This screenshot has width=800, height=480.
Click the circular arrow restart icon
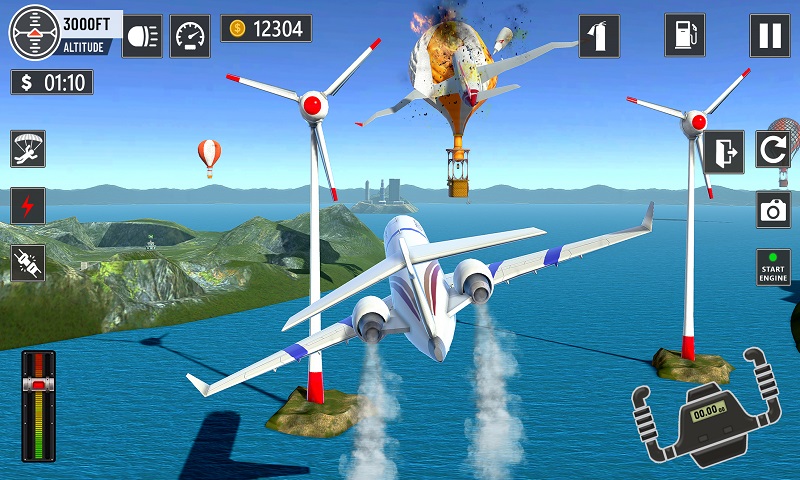click(x=773, y=152)
